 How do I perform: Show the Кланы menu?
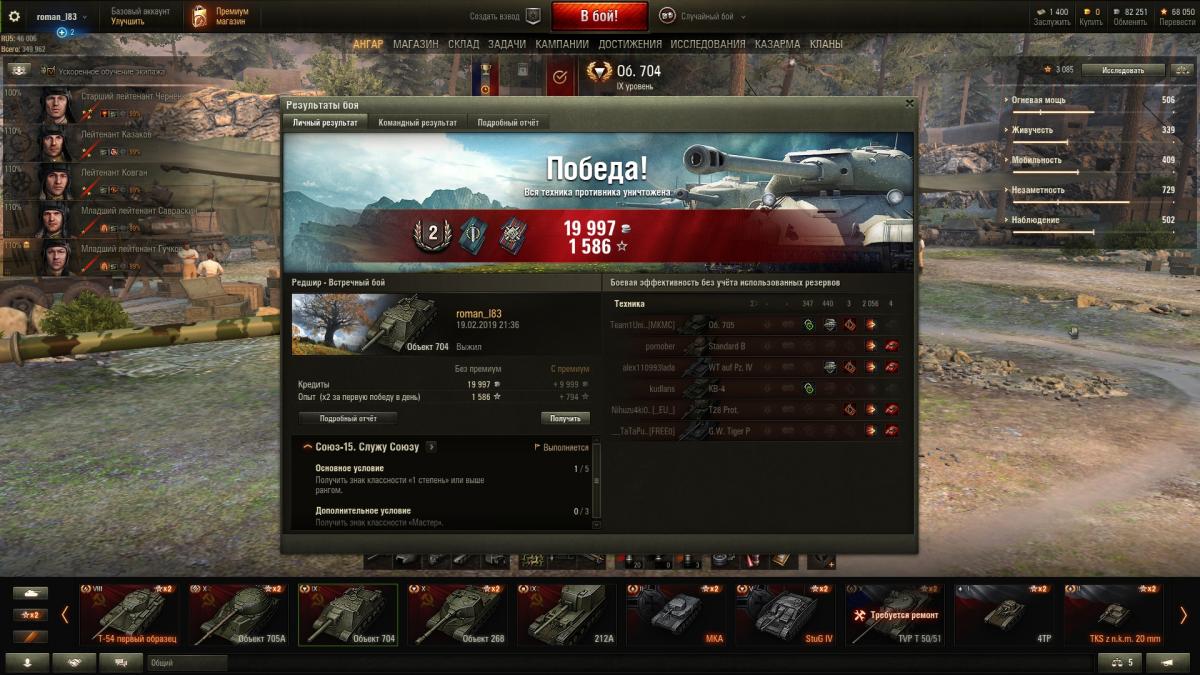826,44
